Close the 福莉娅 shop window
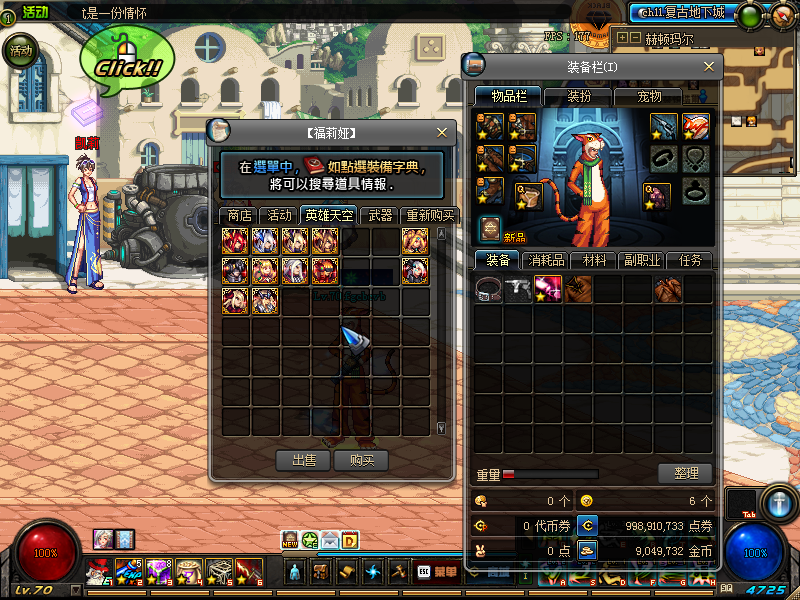The width and height of the screenshot is (800, 600). click(x=442, y=132)
